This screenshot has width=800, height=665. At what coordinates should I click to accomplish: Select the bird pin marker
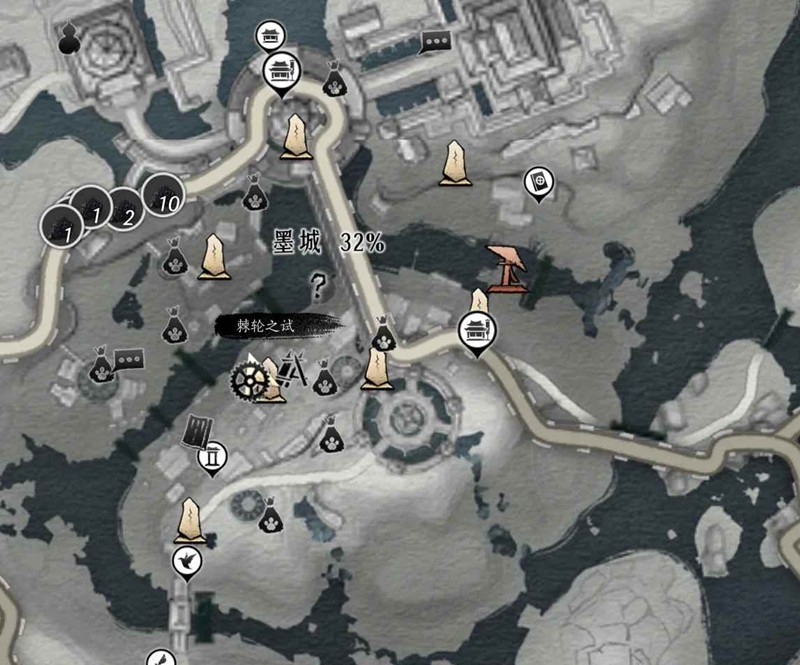[x=187, y=564]
